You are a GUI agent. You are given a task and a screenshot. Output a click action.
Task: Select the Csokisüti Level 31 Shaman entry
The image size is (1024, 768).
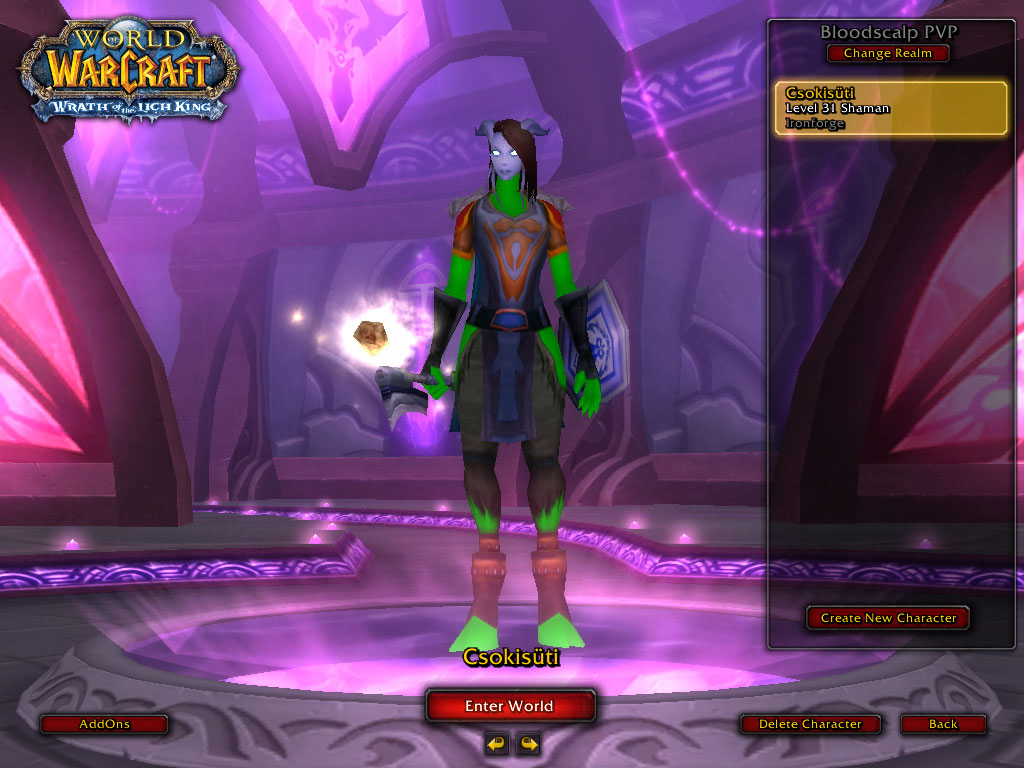pyautogui.click(x=891, y=108)
